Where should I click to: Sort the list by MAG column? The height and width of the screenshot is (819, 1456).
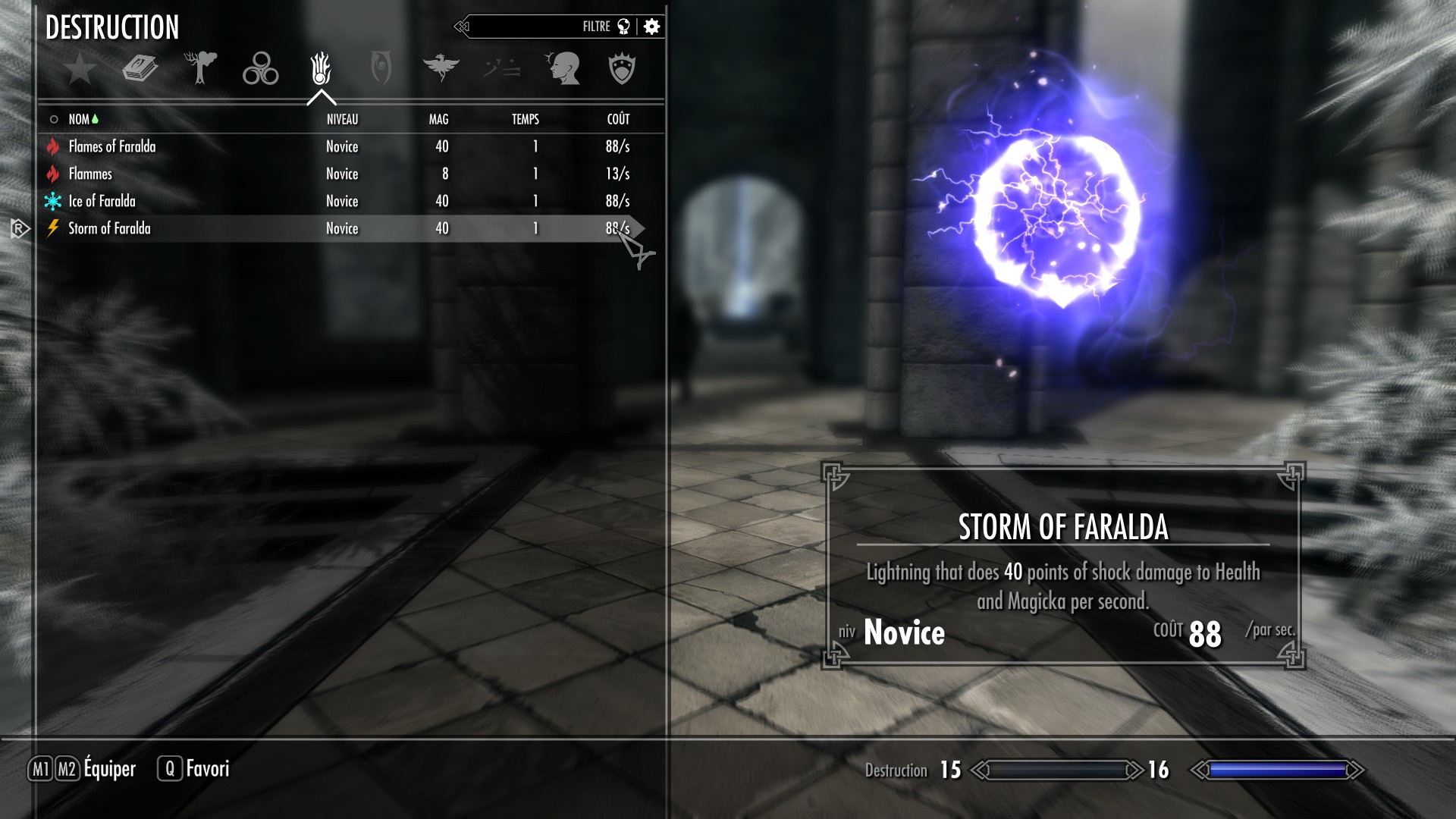pos(438,119)
